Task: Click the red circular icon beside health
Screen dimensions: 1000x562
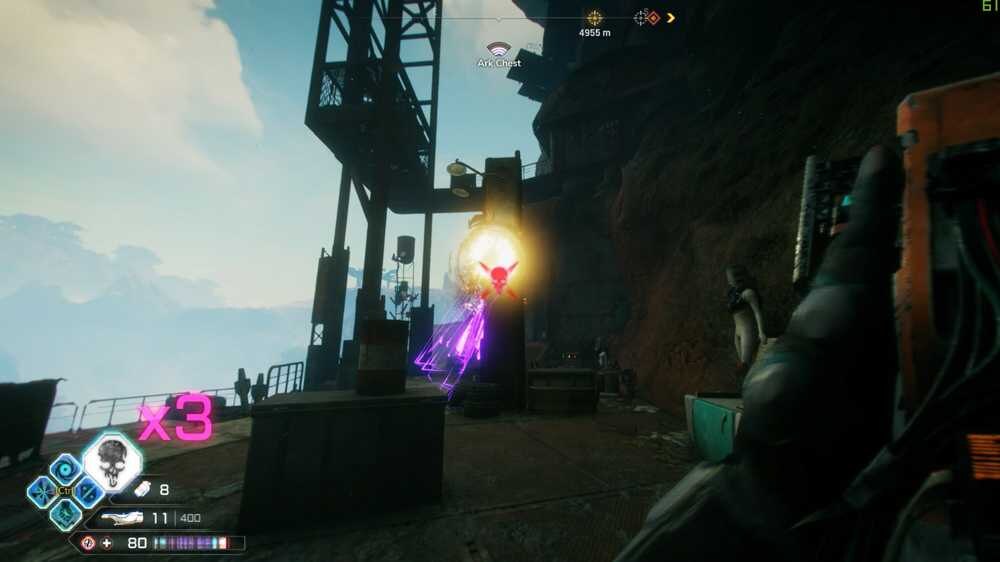Action: [x=88, y=543]
